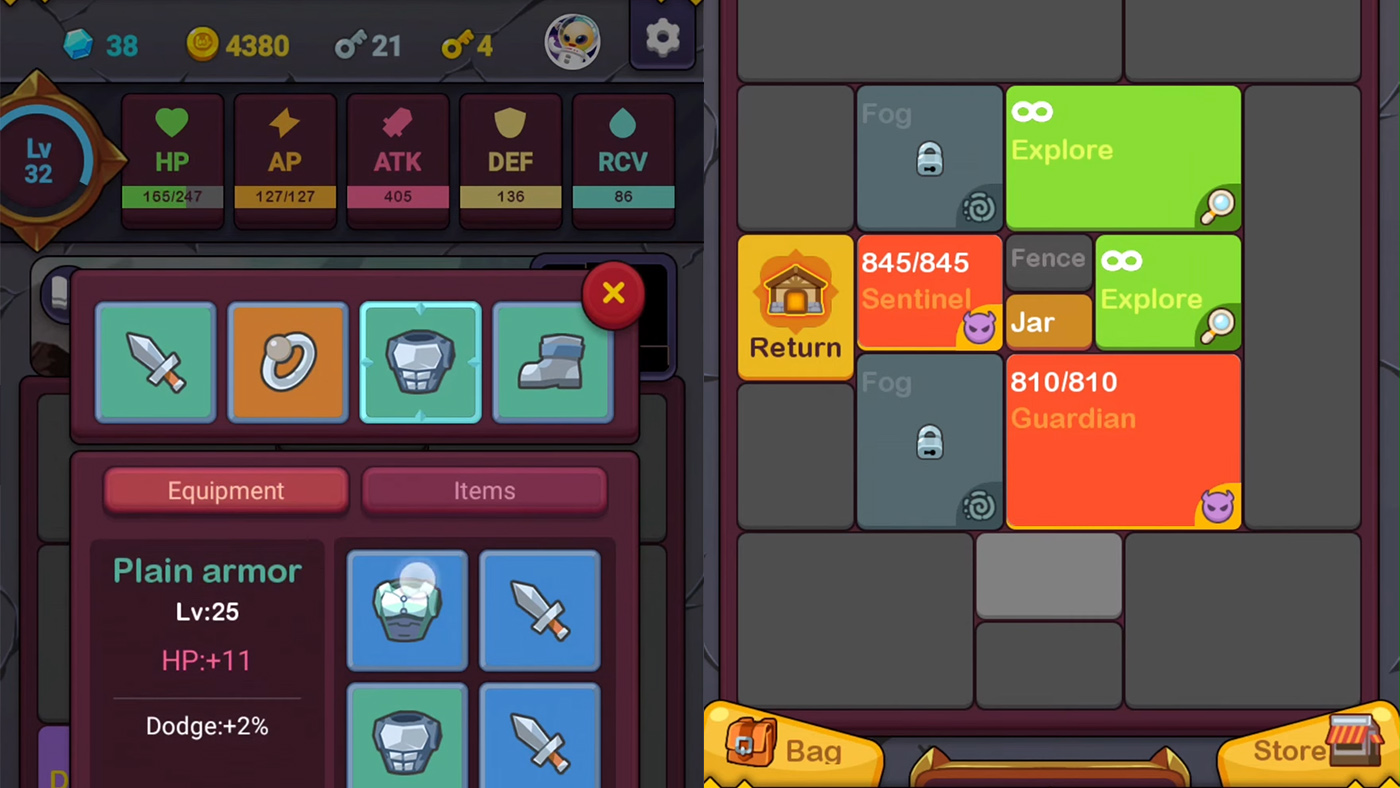Open the ring equipment slot
The height and width of the screenshot is (788, 1400).
[288, 362]
